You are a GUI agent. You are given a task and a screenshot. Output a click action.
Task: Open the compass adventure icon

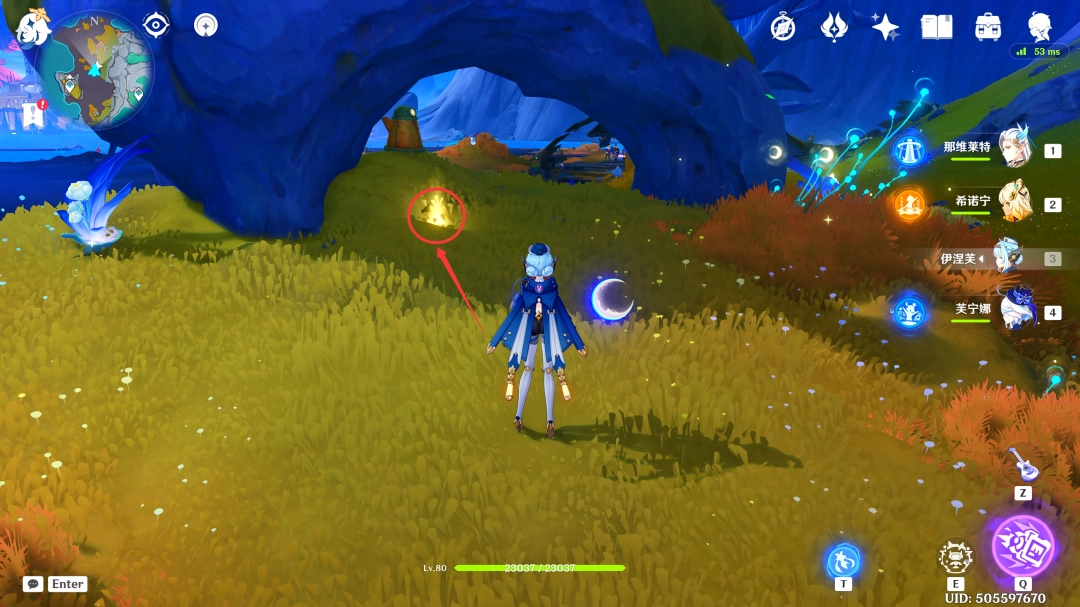[783, 28]
